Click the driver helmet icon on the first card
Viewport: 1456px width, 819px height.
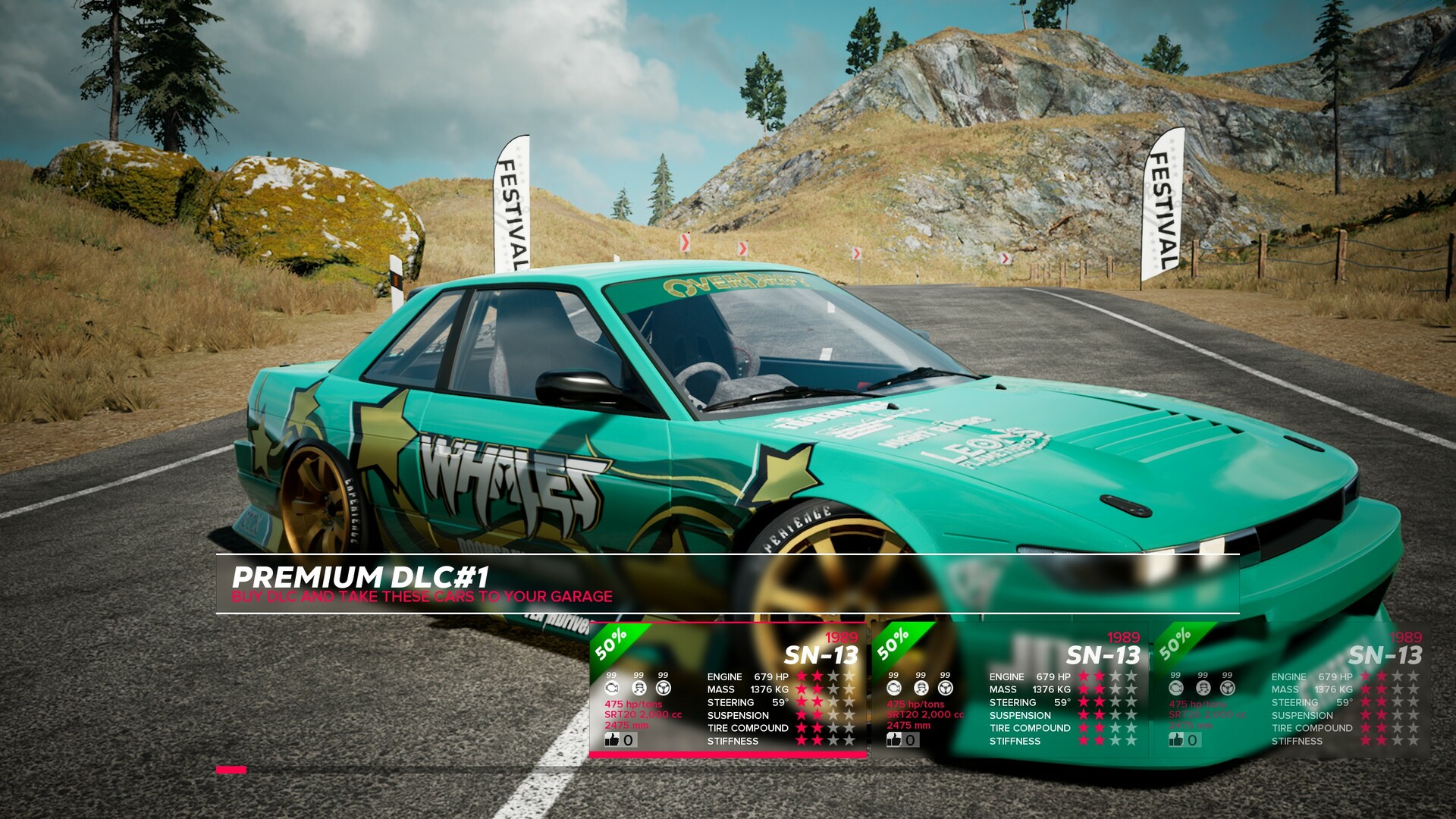pos(639,688)
